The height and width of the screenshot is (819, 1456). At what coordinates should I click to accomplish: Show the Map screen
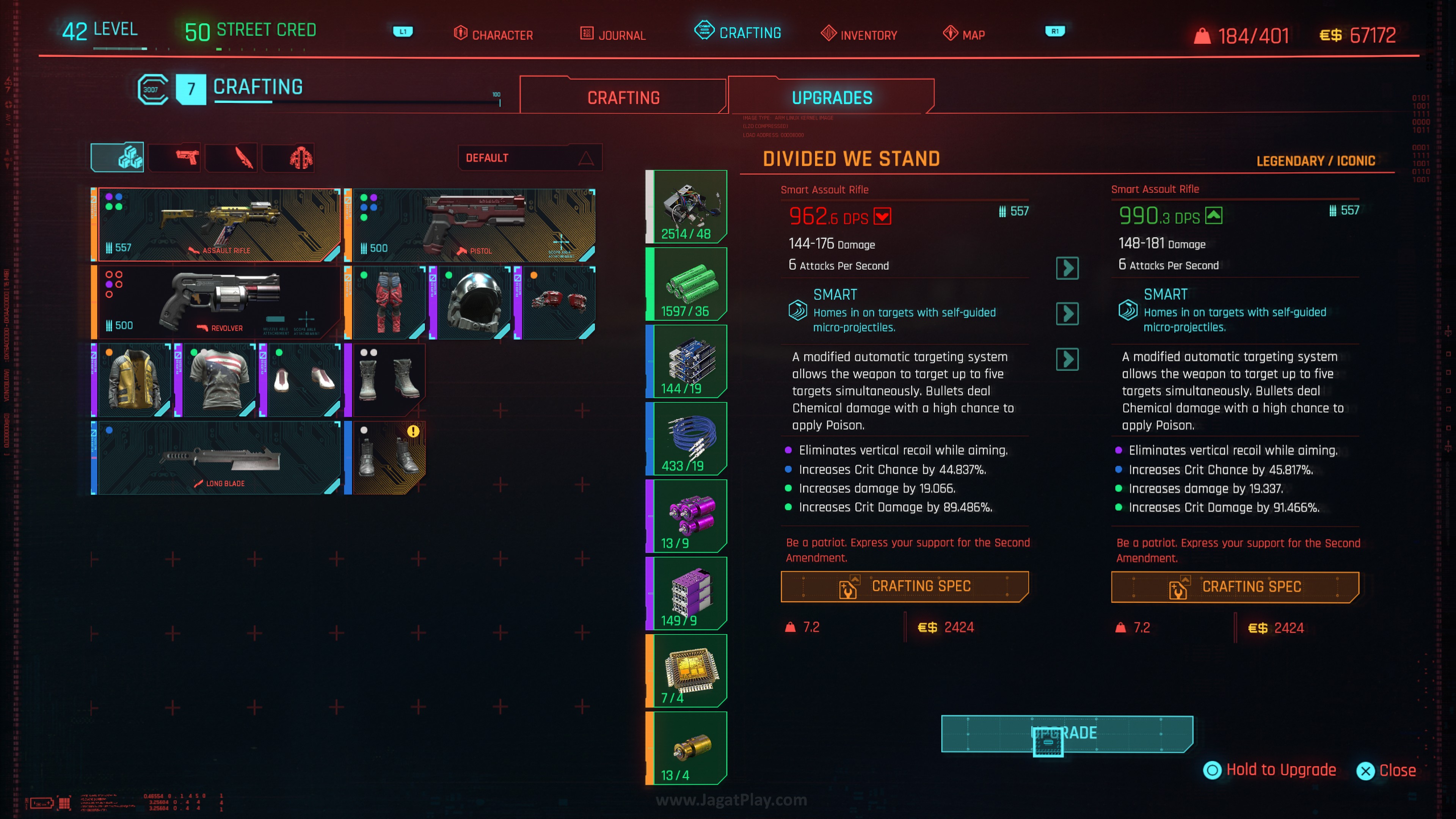tap(964, 35)
